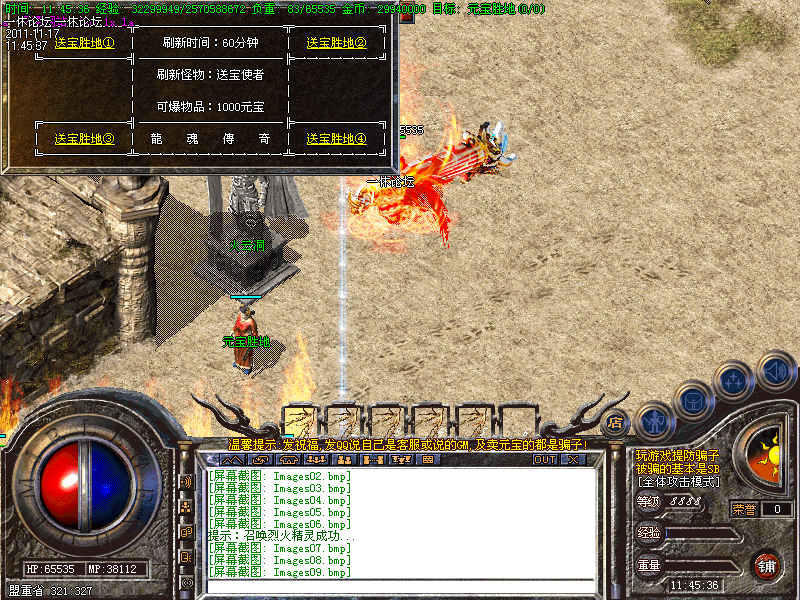
Task: Open the character figure round button
Action: [x=655, y=421]
